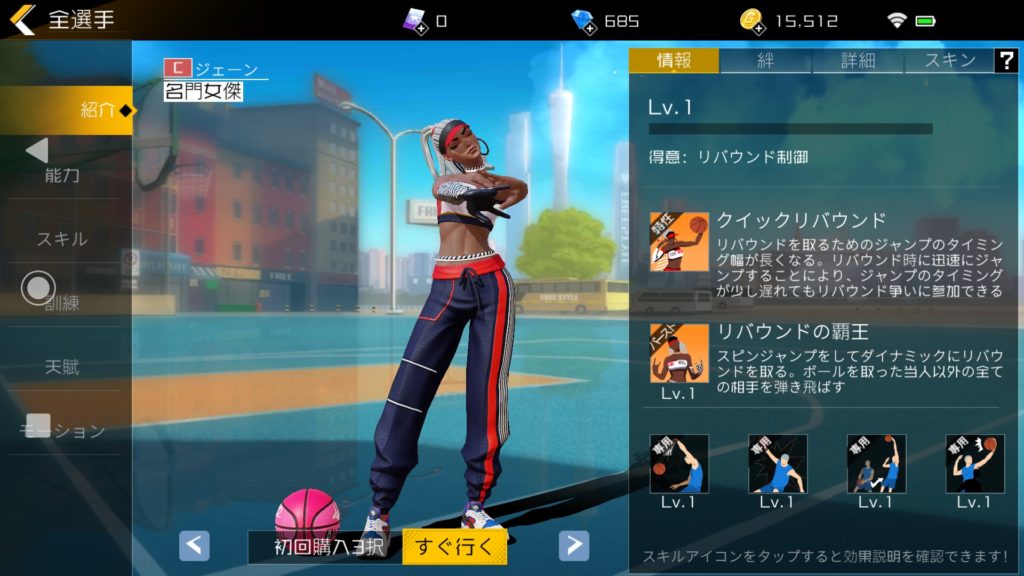Choose スキル in the left menu

62,239
